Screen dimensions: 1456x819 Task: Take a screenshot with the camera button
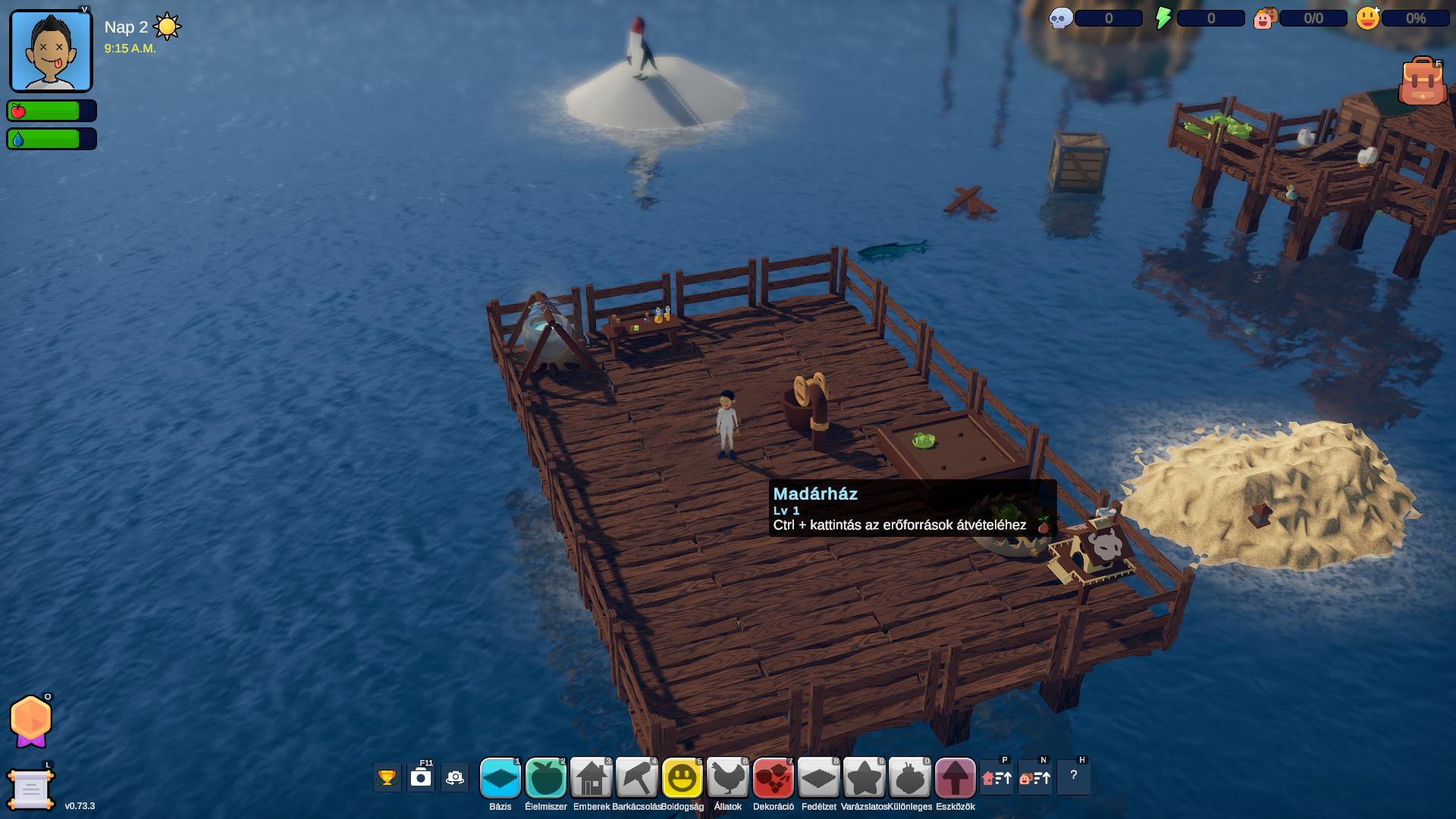tap(421, 778)
